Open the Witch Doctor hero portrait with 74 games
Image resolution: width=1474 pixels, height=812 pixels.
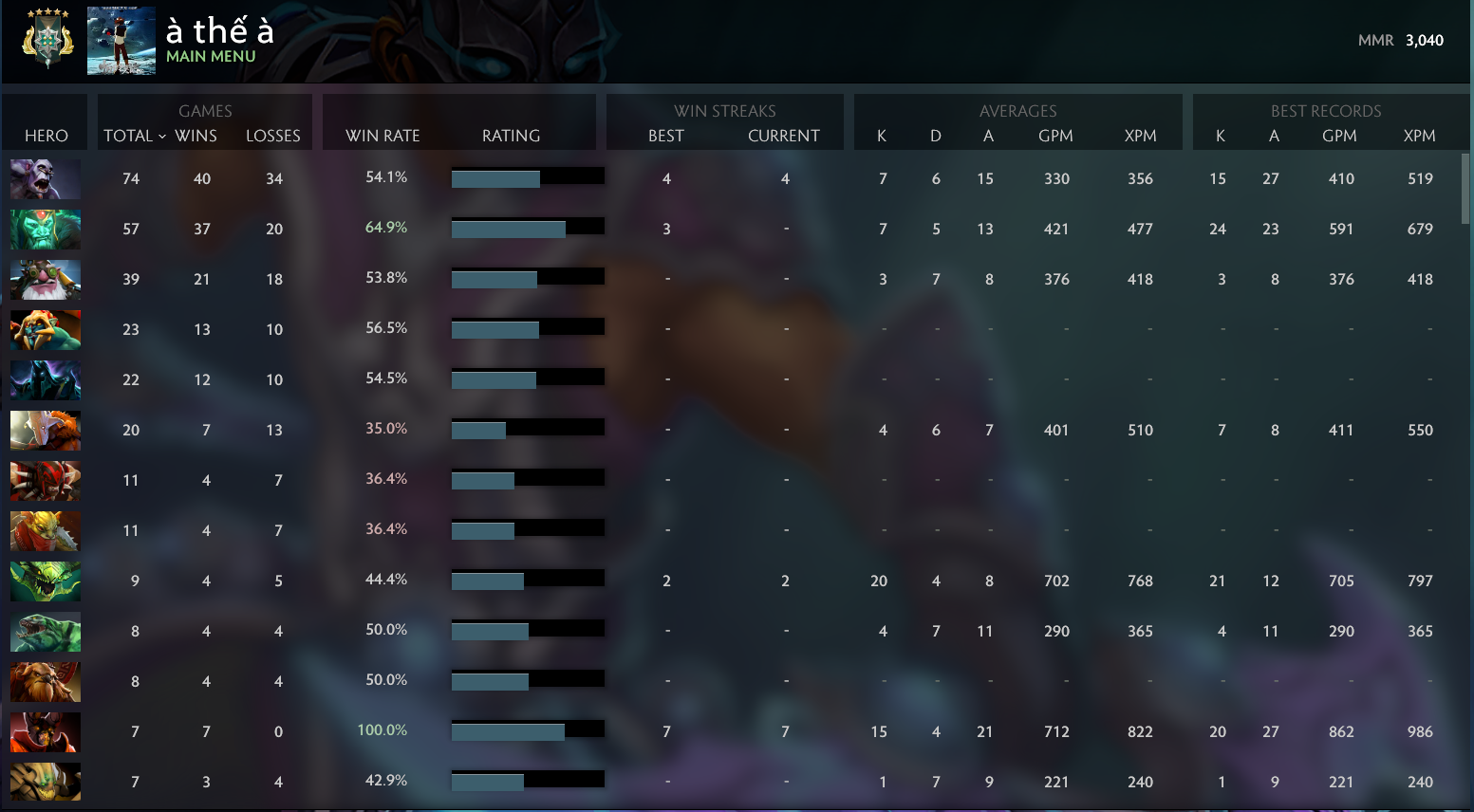45,178
